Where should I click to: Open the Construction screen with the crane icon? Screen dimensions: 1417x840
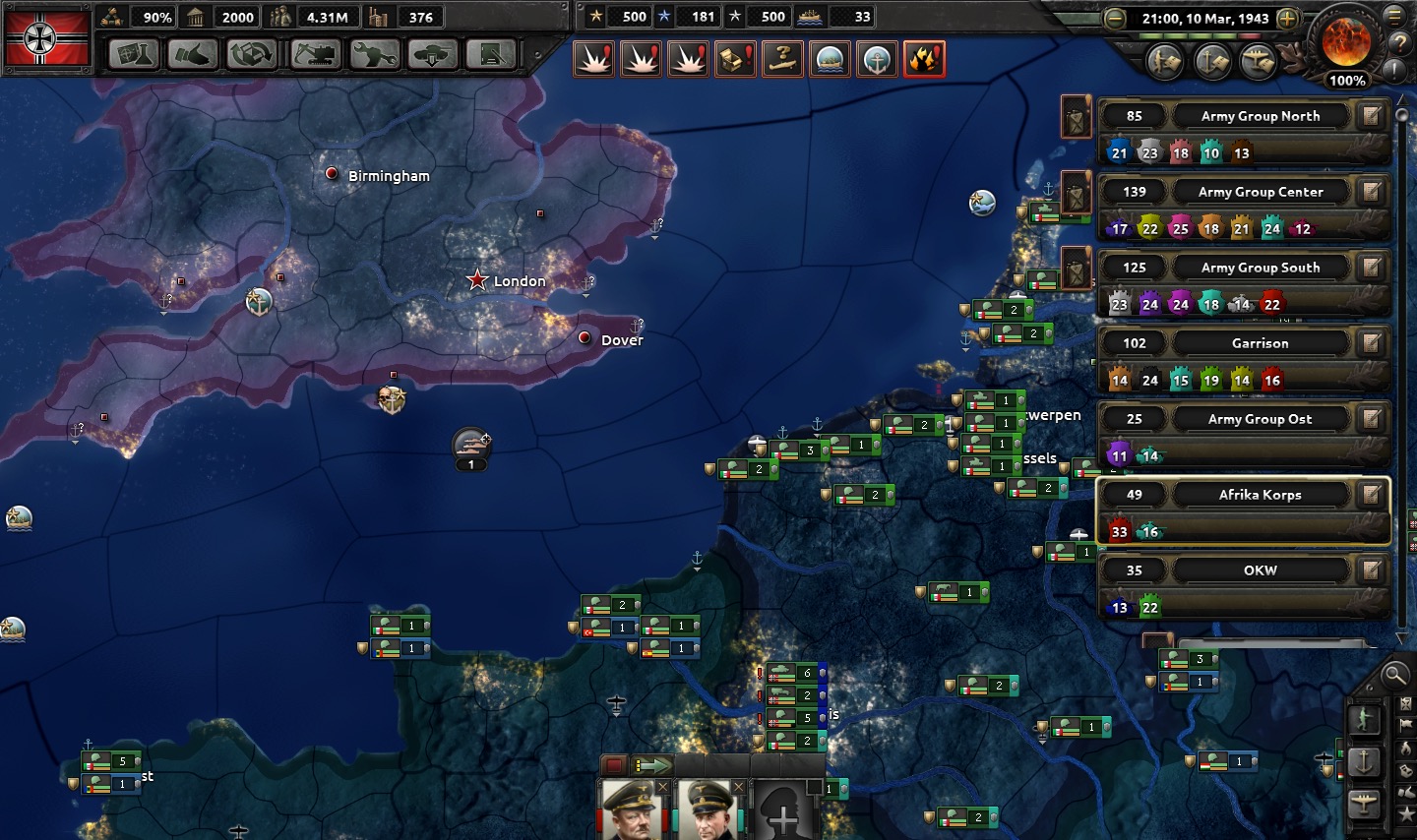pyautogui.click(x=315, y=54)
